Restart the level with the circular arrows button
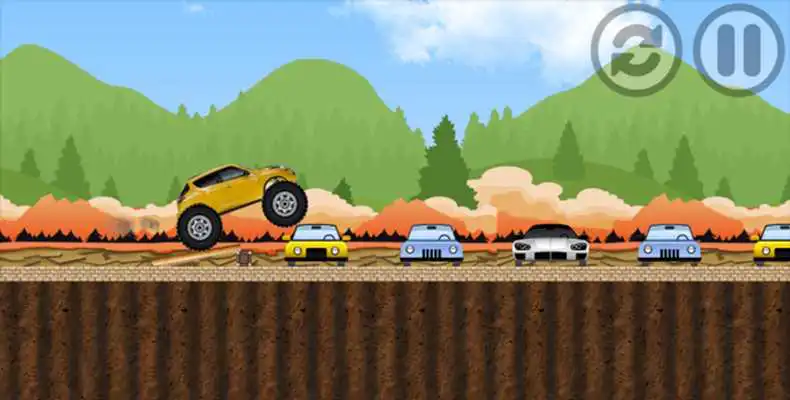The image size is (790, 400). [x=636, y=49]
